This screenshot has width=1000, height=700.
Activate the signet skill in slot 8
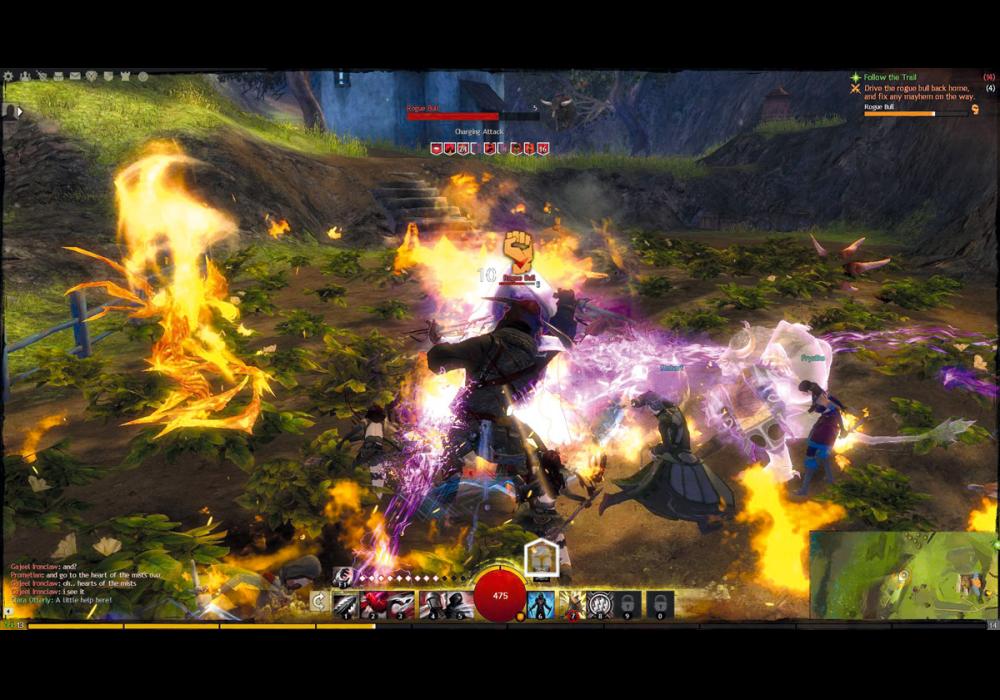click(x=599, y=604)
